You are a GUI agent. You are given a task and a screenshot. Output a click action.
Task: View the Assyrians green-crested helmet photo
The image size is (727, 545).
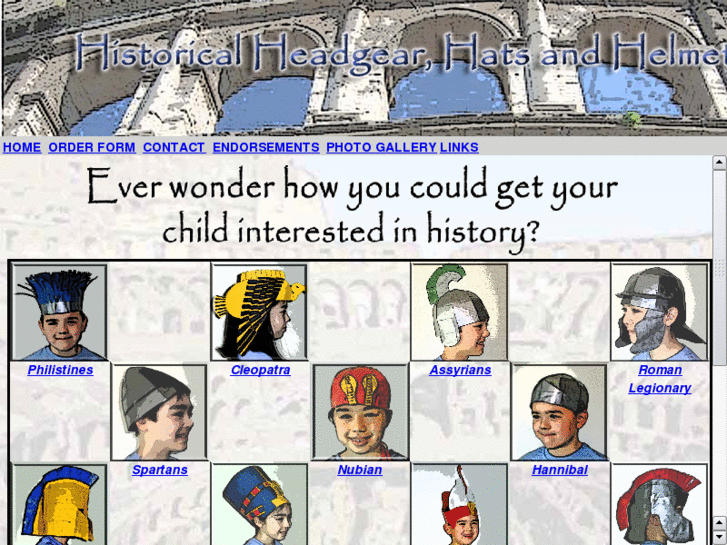460,312
